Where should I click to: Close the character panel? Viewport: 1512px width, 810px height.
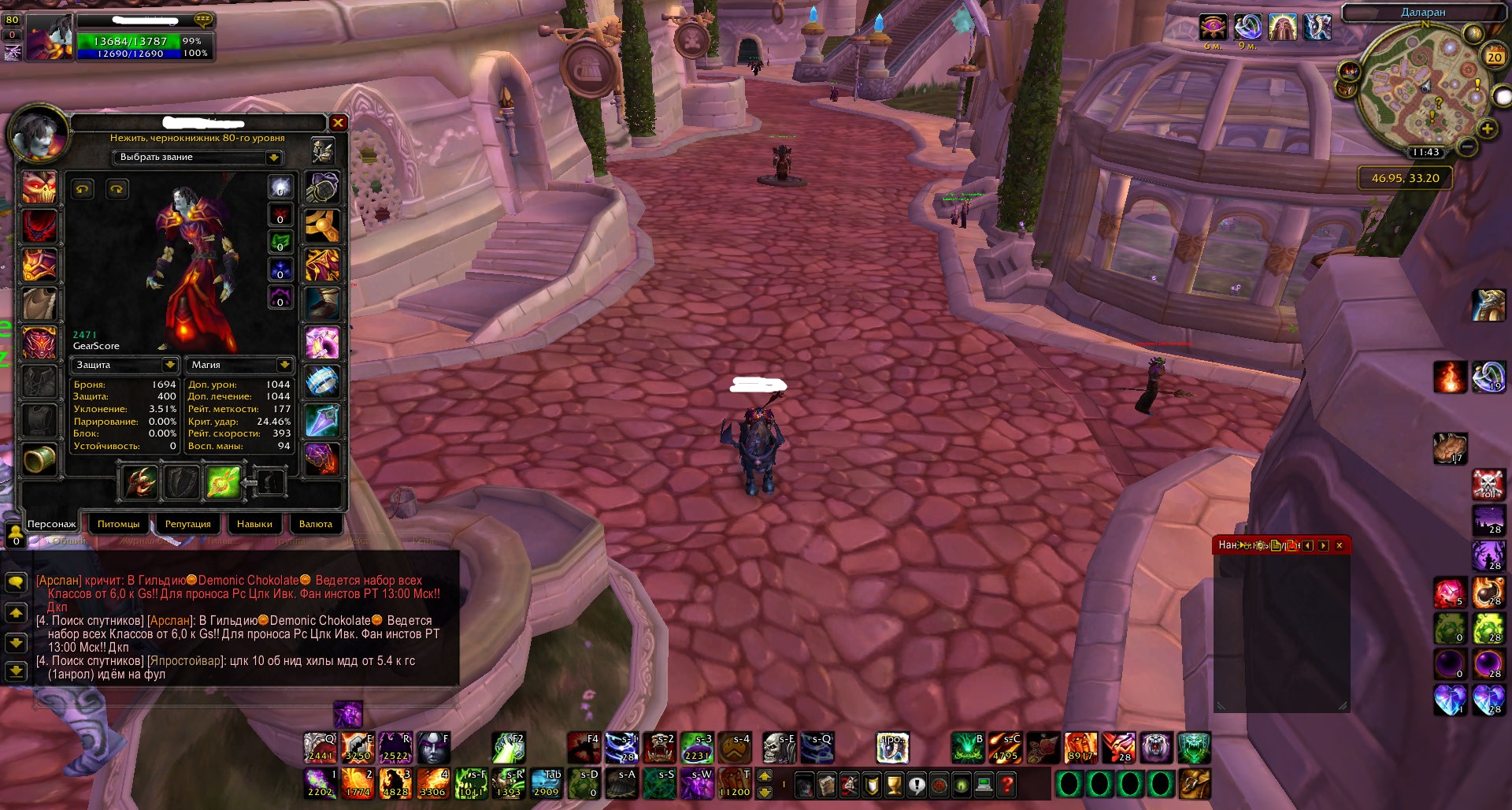click(338, 123)
